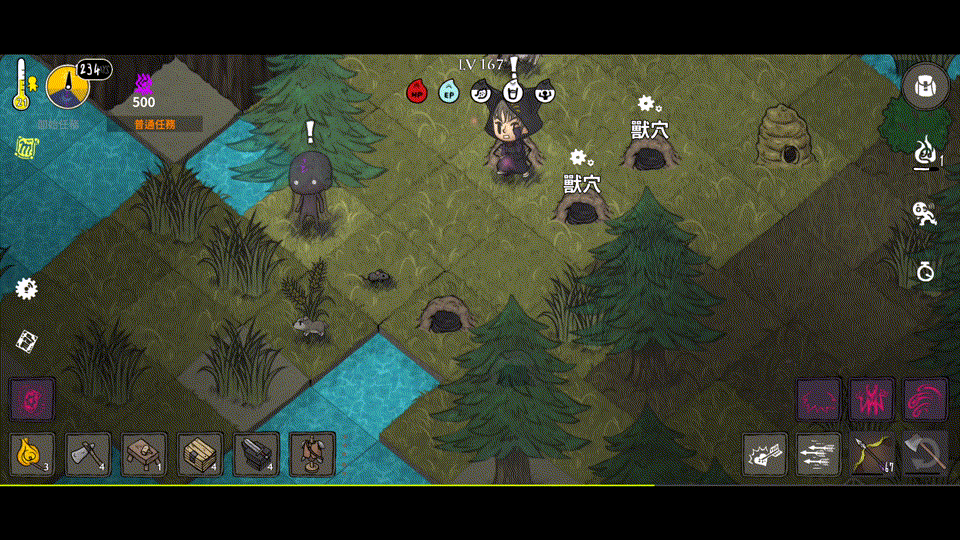
Task: Select the armor stand hotbar slot
Action: 312,454
